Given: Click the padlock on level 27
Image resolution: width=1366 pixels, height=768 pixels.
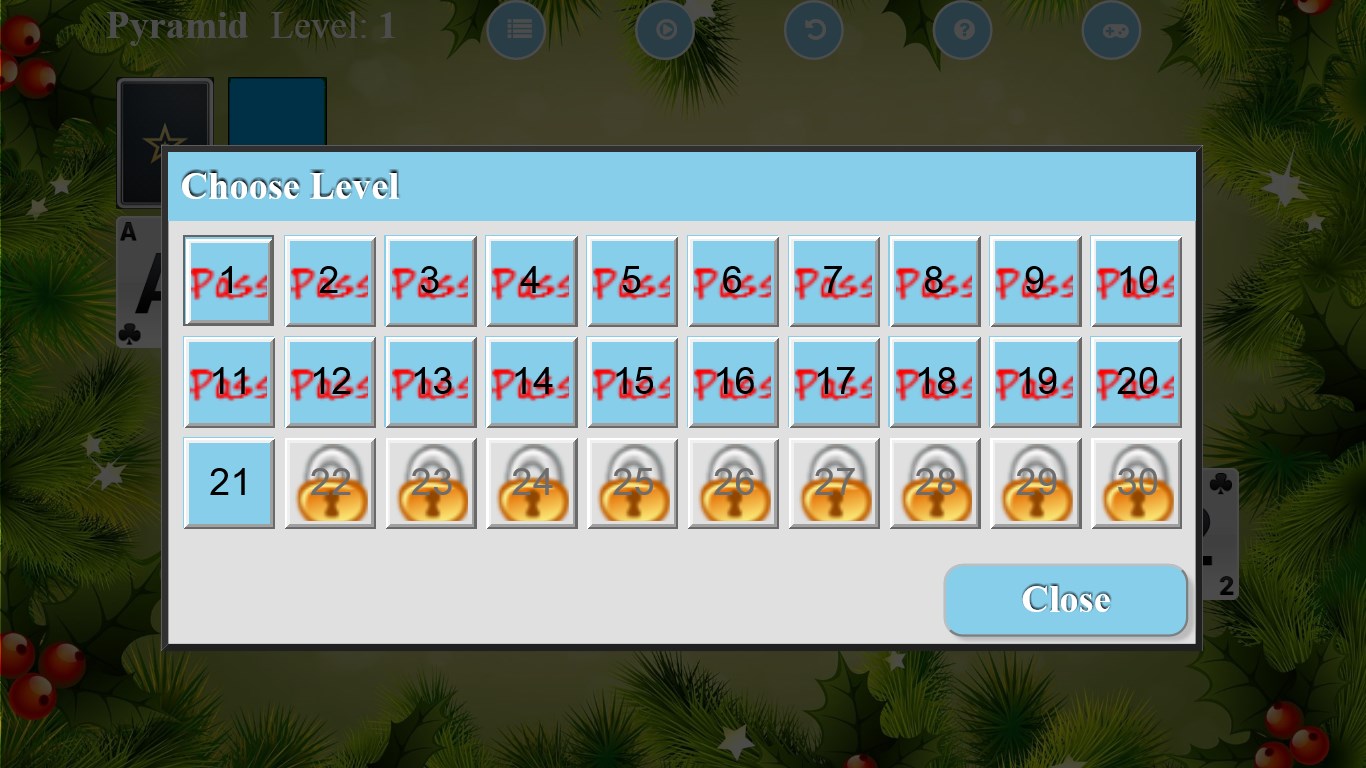Looking at the screenshot, I should 833,483.
